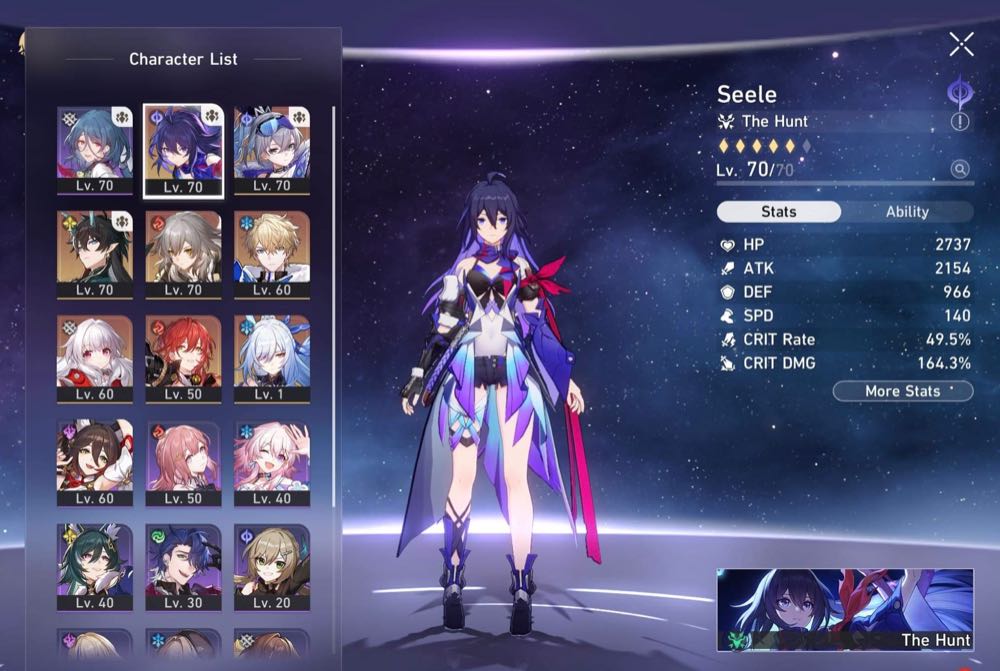1000x671 pixels.
Task: Select the Stats tab
Action: click(x=779, y=212)
